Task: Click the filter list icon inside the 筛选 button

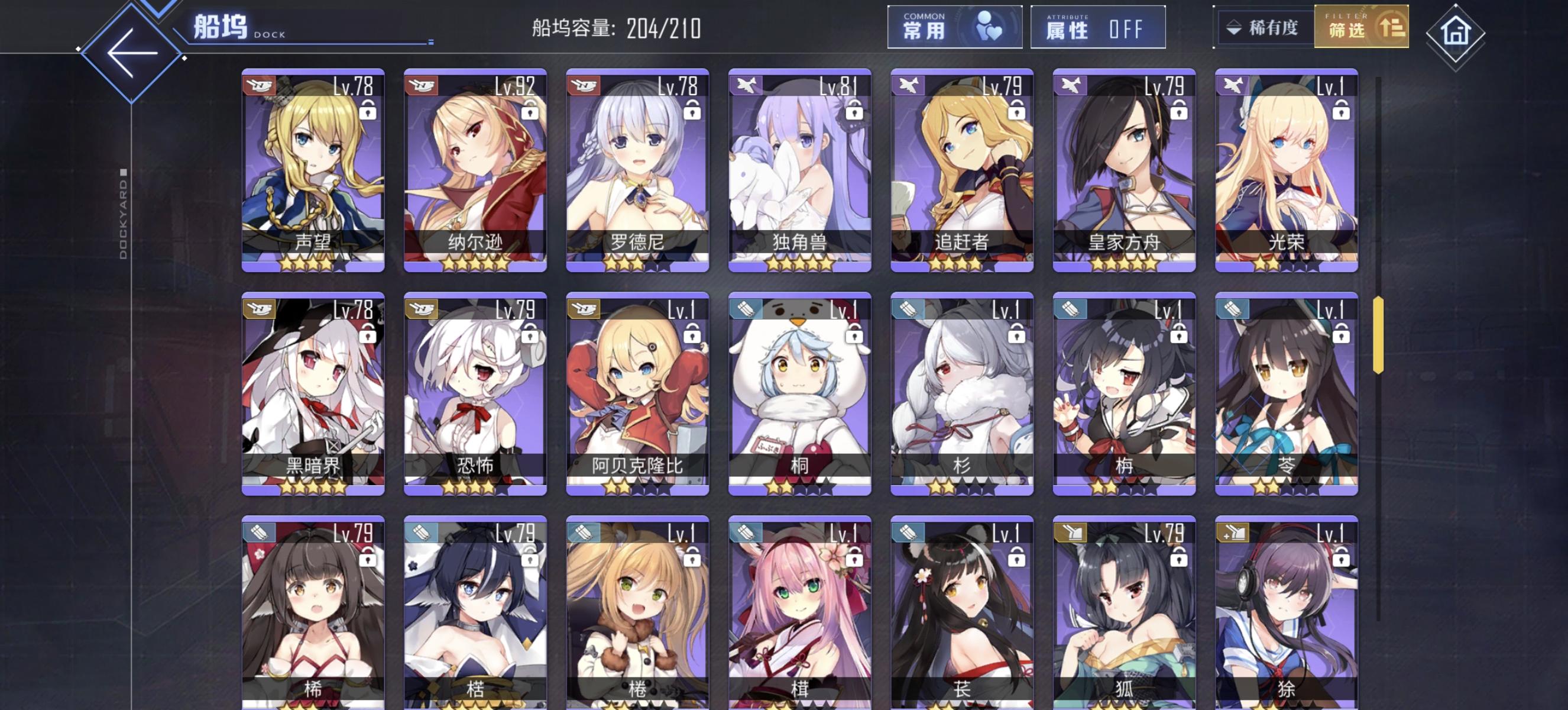Action: pyautogui.click(x=1392, y=28)
